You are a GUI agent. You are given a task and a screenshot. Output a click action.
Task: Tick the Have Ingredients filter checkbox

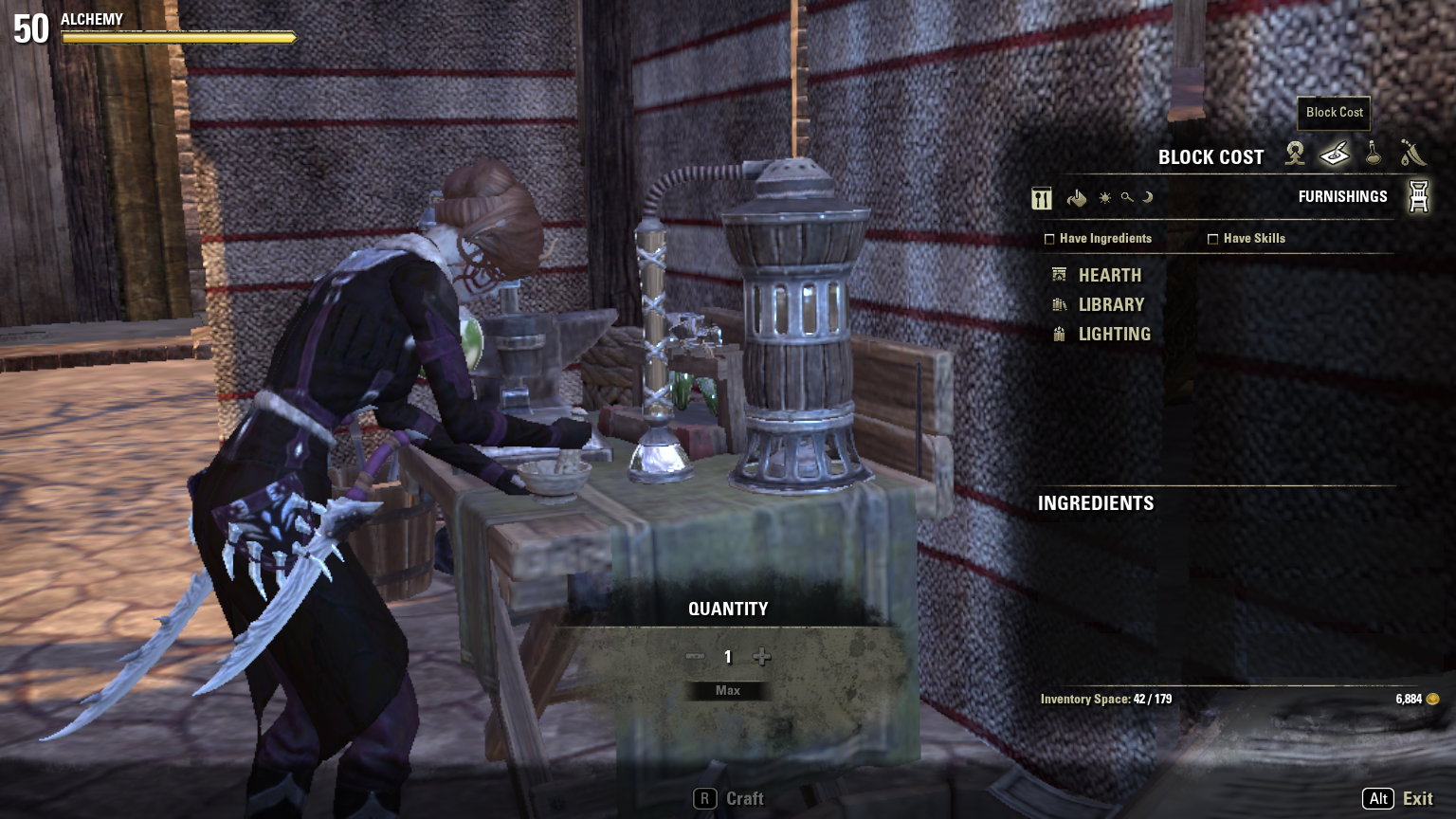(x=1049, y=239)
